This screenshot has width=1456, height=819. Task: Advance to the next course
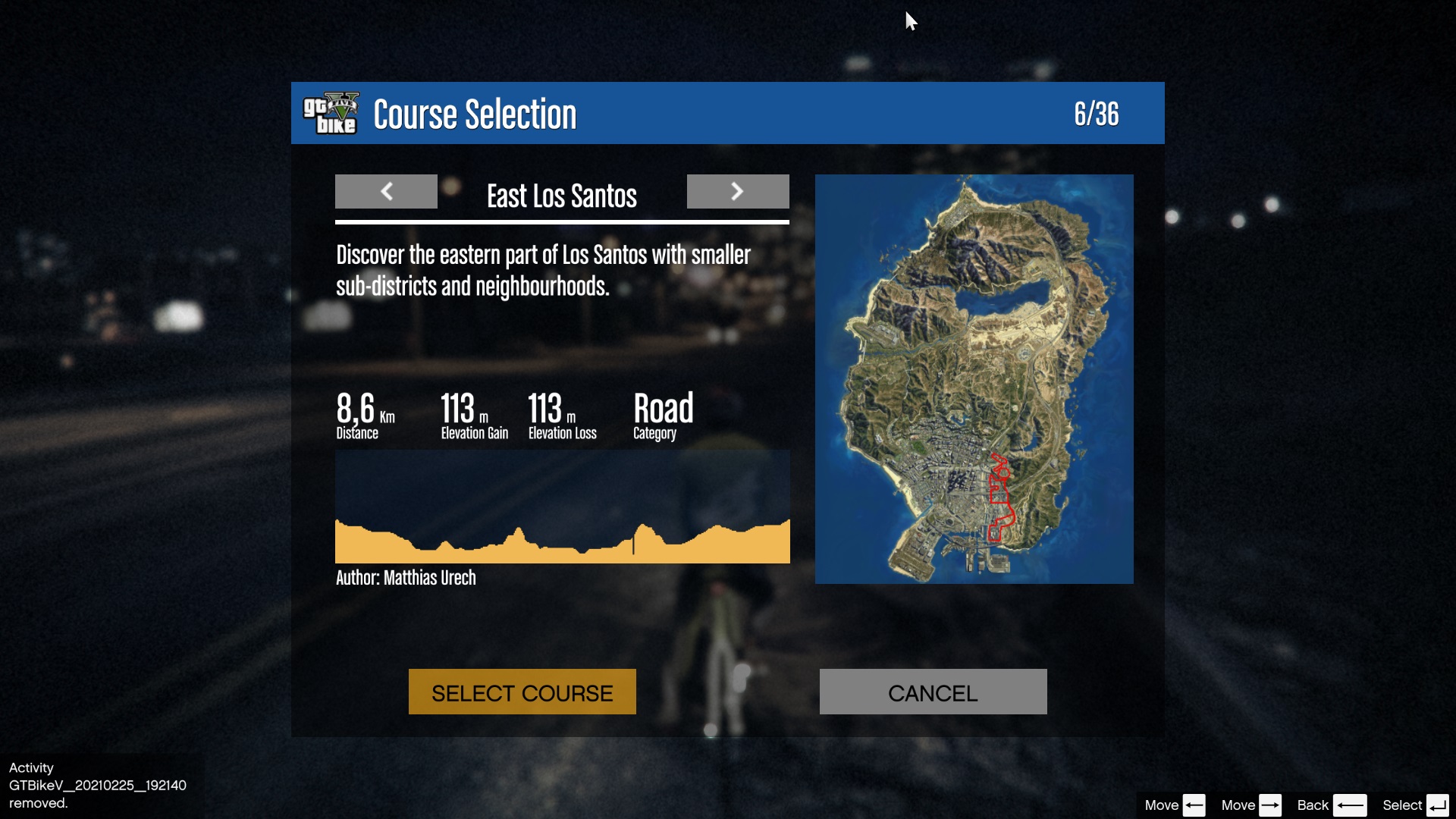[x=738, y=191]
